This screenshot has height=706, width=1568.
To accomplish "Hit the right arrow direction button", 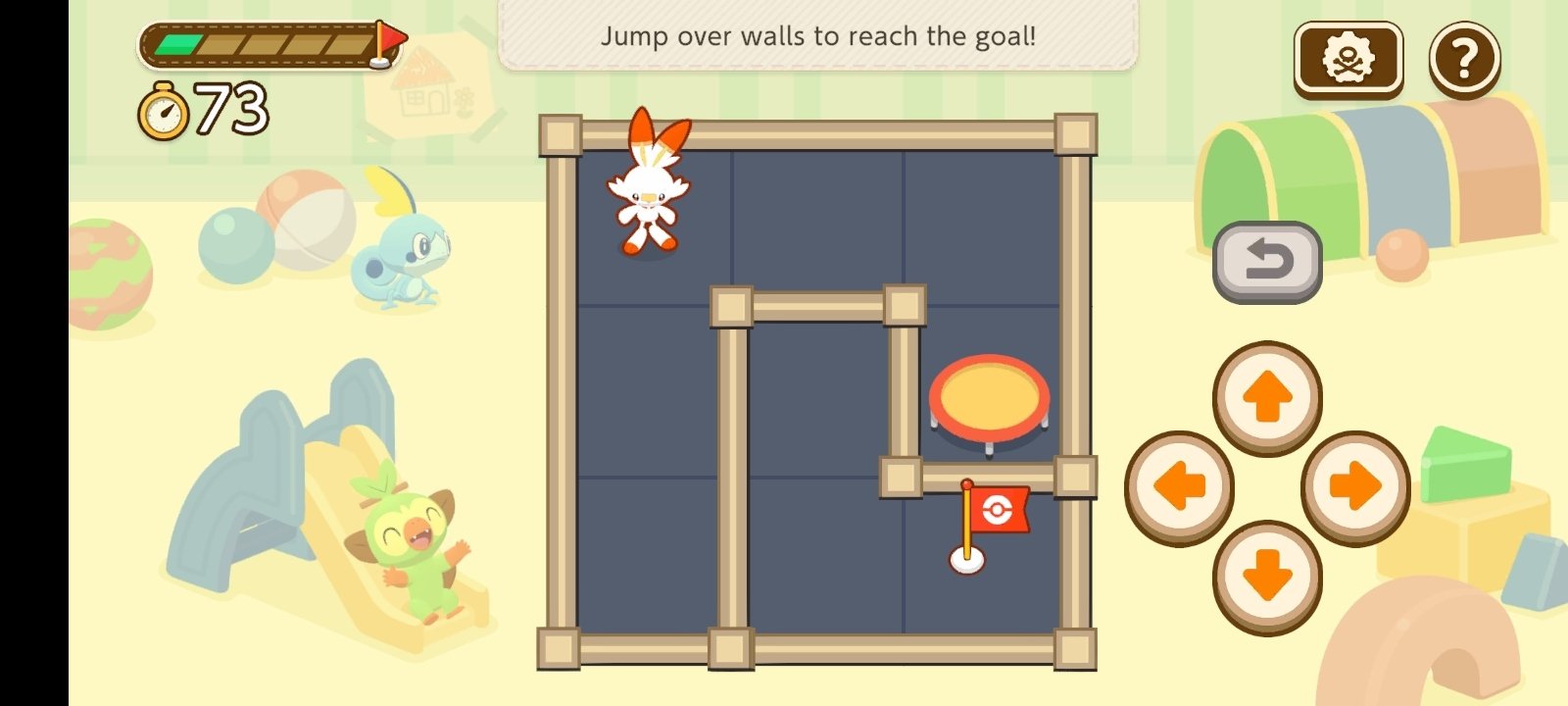I will tap(1355, 487).
